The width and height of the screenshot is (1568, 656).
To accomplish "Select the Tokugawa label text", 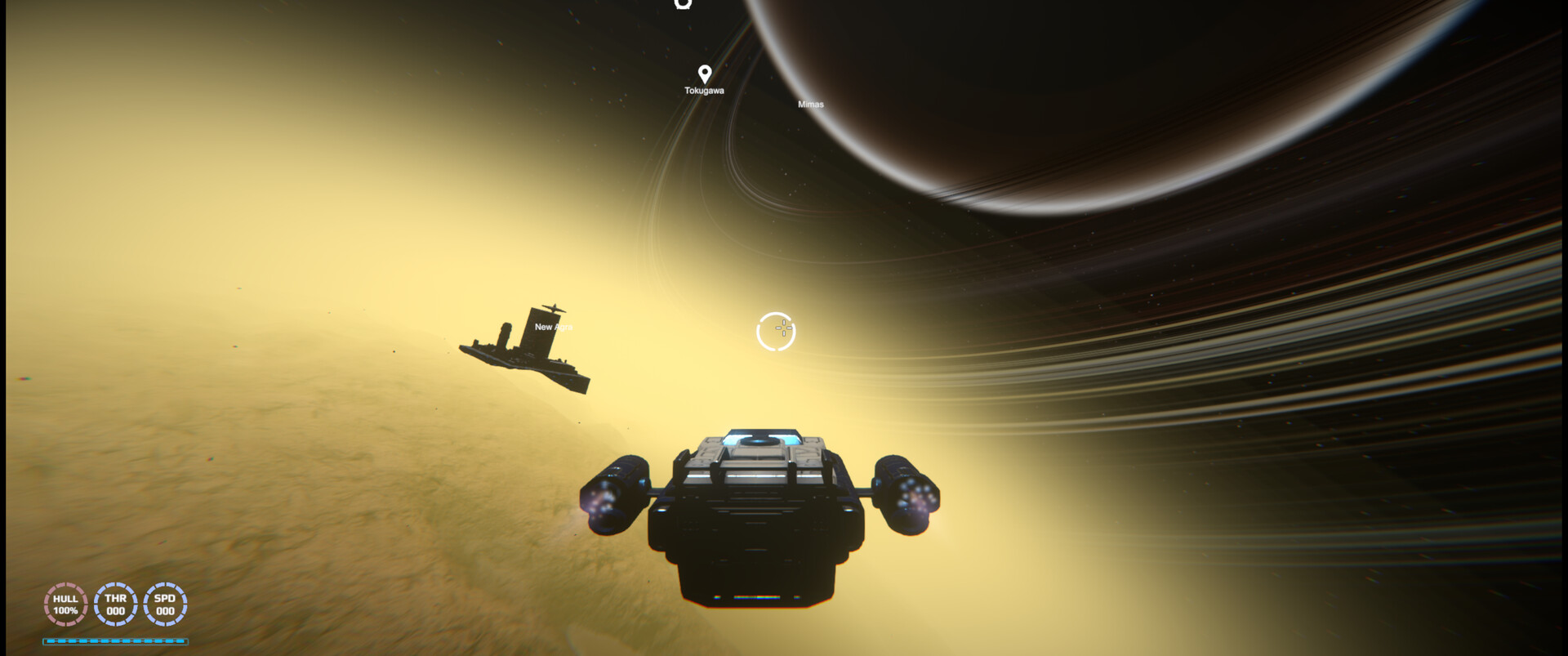I will coord(704,91).
